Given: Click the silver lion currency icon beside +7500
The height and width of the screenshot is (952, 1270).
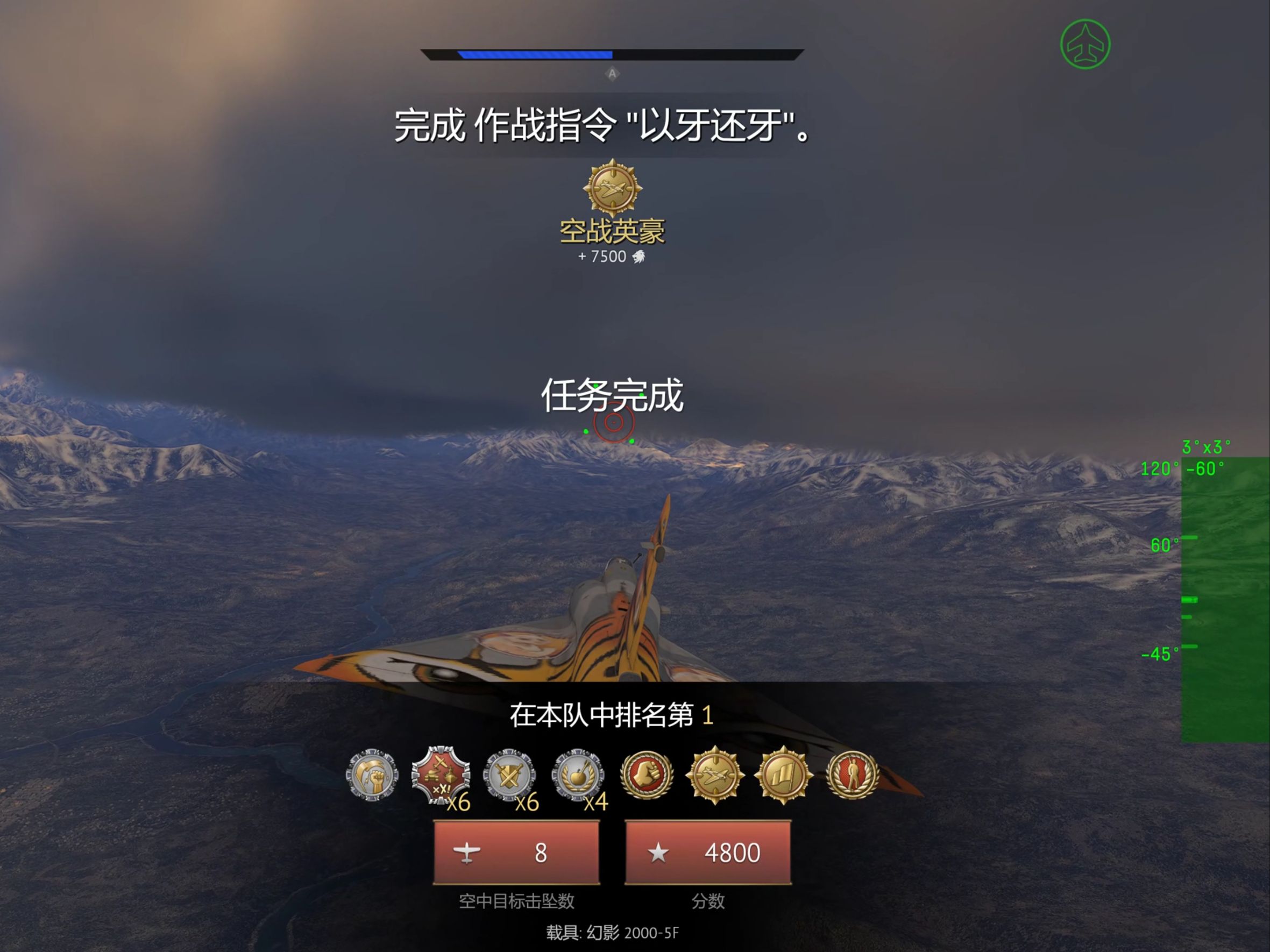Looking at the screenshot, I should tap(637, 257).
